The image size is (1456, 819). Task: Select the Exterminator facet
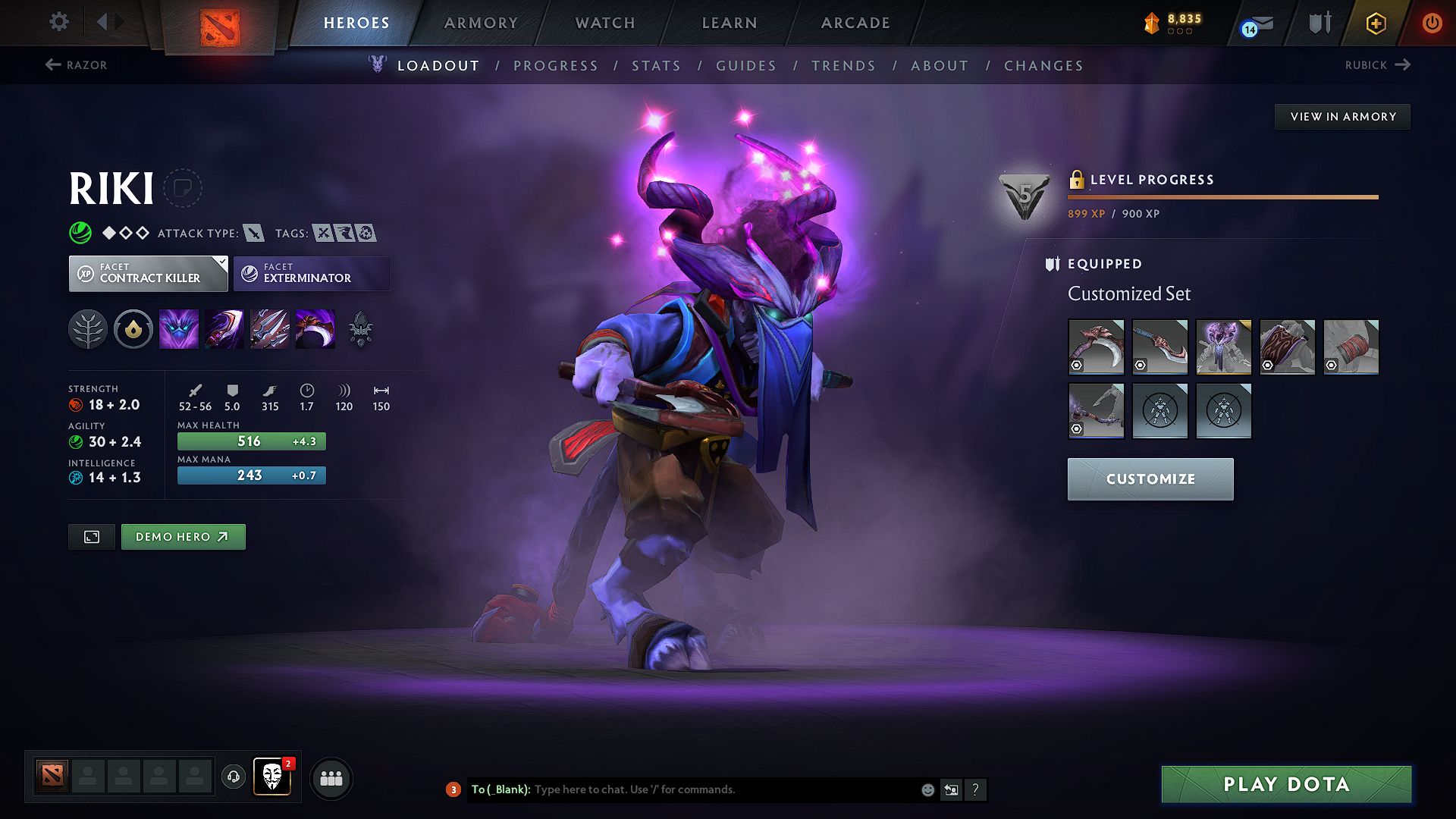coord(312,273)
